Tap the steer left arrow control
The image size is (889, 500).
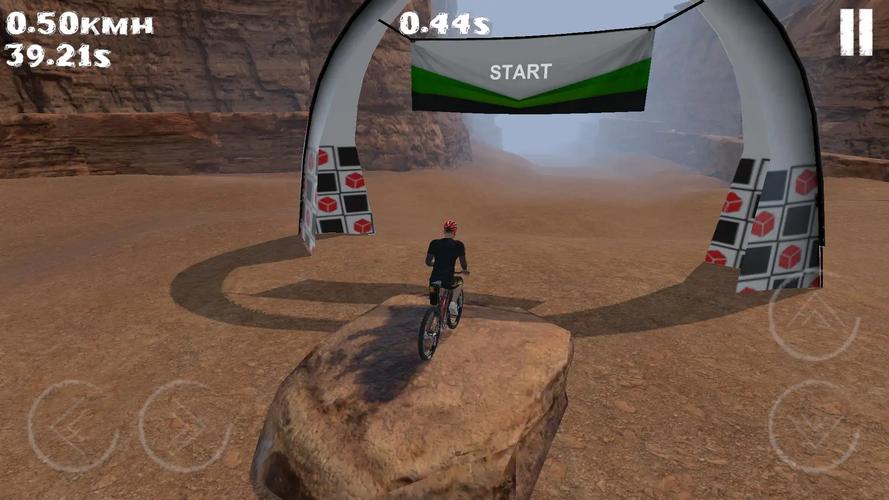click(x=73, y=426)
